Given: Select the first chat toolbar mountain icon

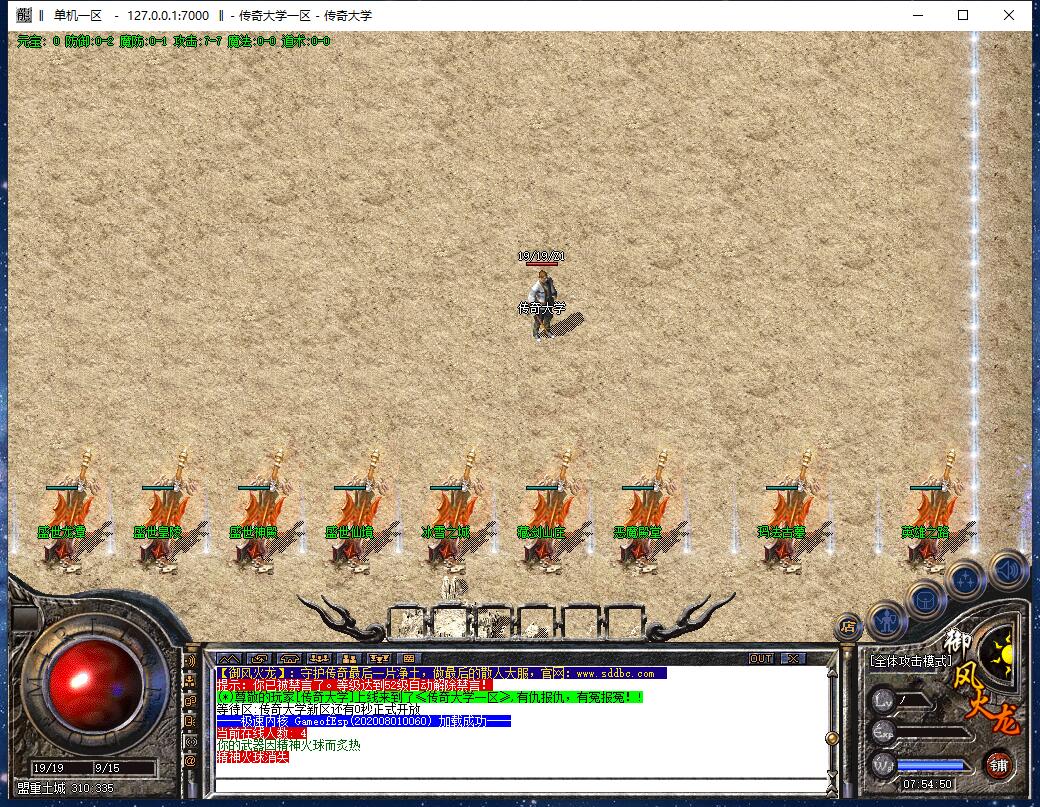Looking at the screenshot, I should coord(229,659).
